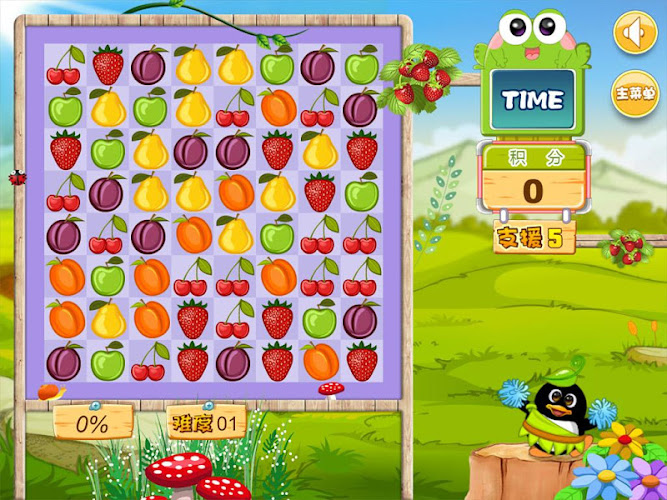The image size is (667, 500).
Task: Use the 支援 5 support hint
Action: [528, 239]
